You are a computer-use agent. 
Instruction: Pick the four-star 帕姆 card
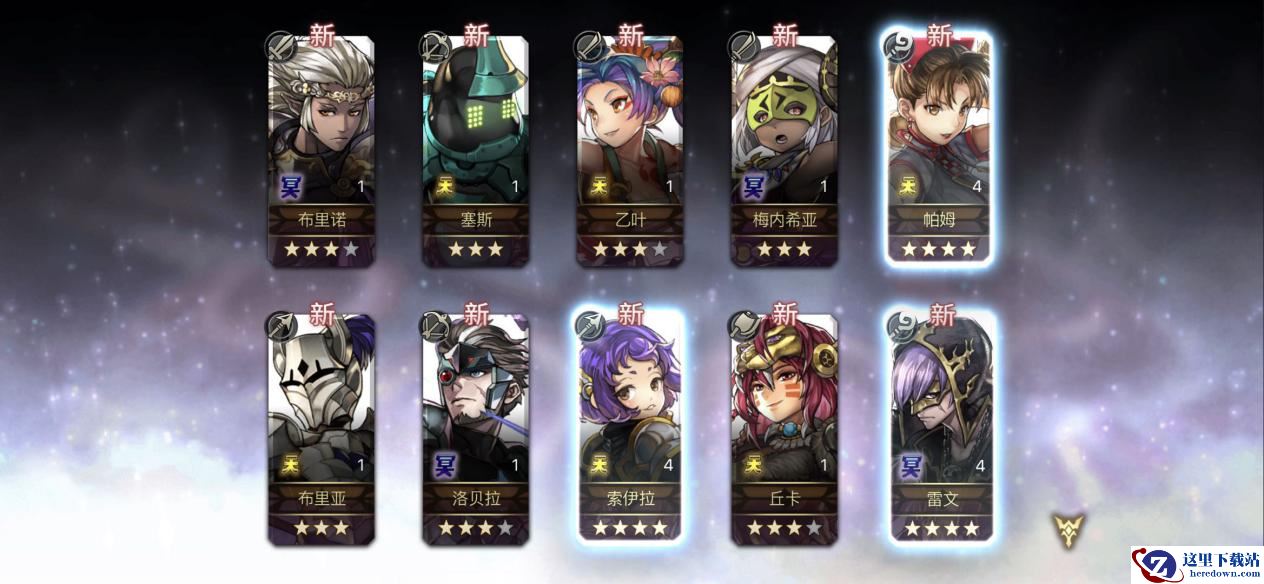coord(939,150)
